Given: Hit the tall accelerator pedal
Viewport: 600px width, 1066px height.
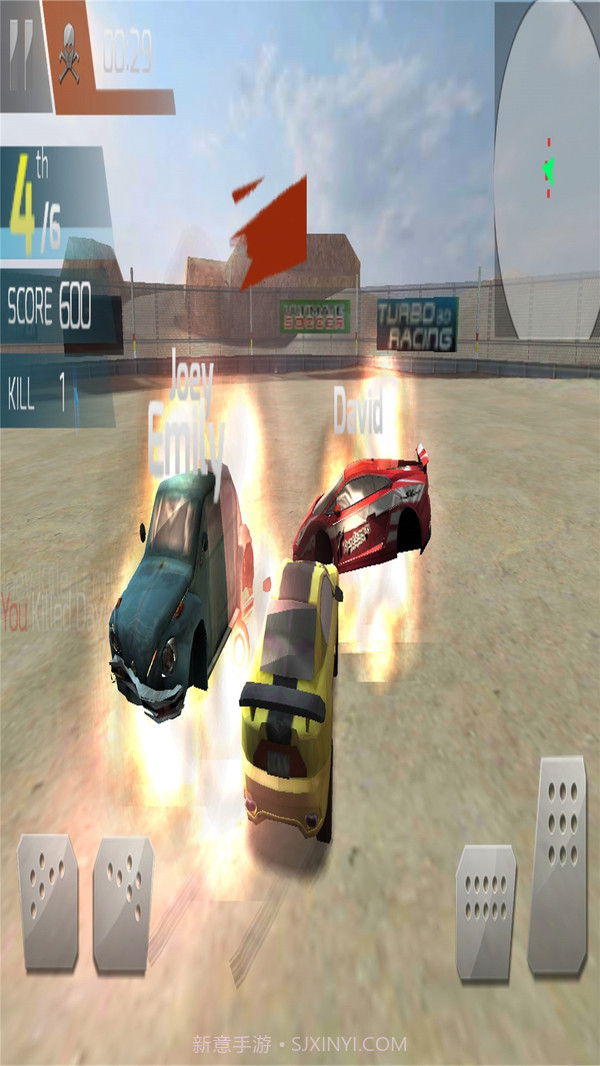Looking at the screenshot, I should tap(557, 865).
